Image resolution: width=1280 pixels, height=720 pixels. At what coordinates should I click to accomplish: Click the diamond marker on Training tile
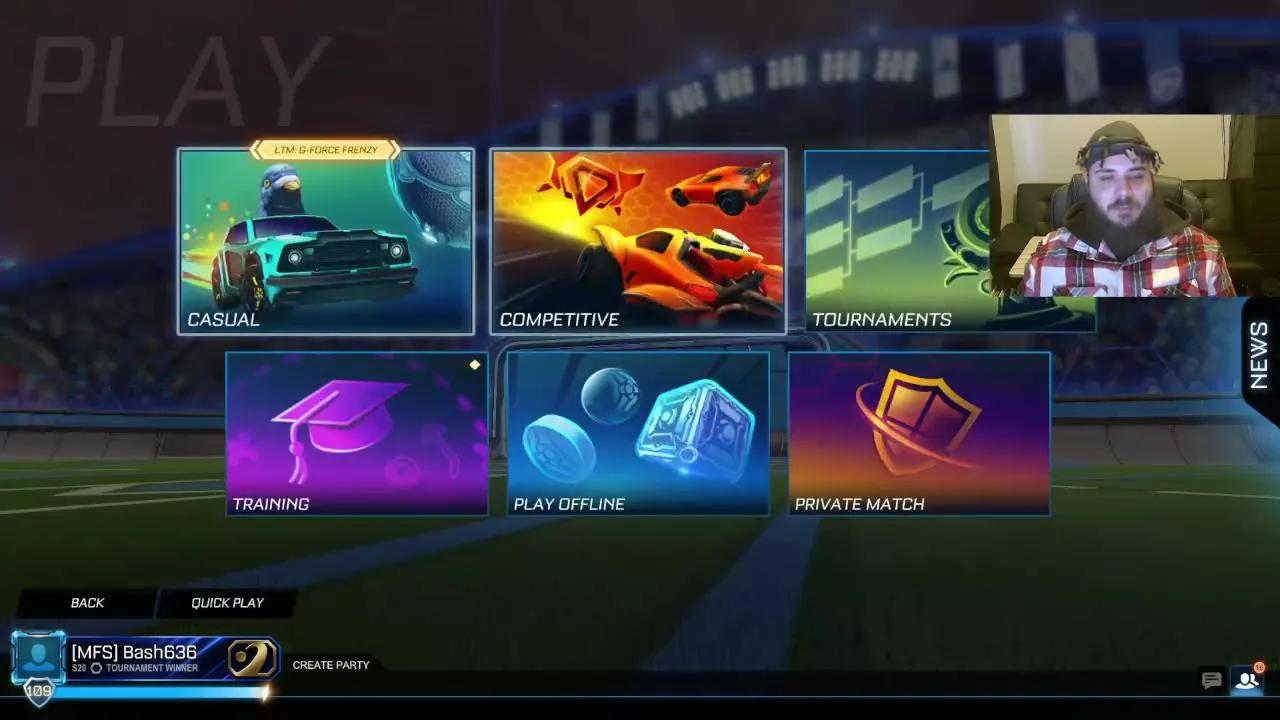475,364
